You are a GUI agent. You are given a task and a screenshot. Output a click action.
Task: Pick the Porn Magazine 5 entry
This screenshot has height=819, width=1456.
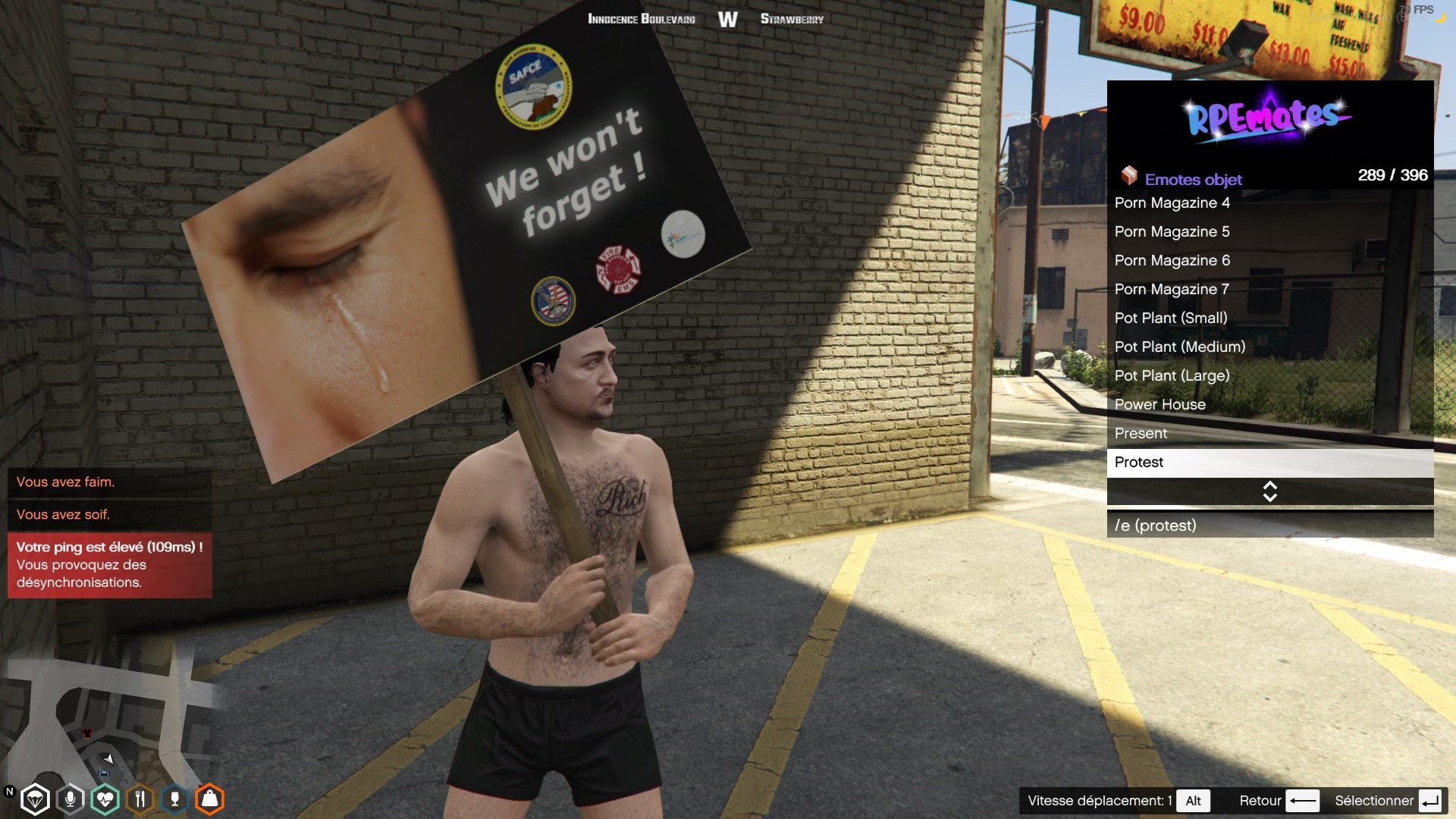[x=1269, y=232]
